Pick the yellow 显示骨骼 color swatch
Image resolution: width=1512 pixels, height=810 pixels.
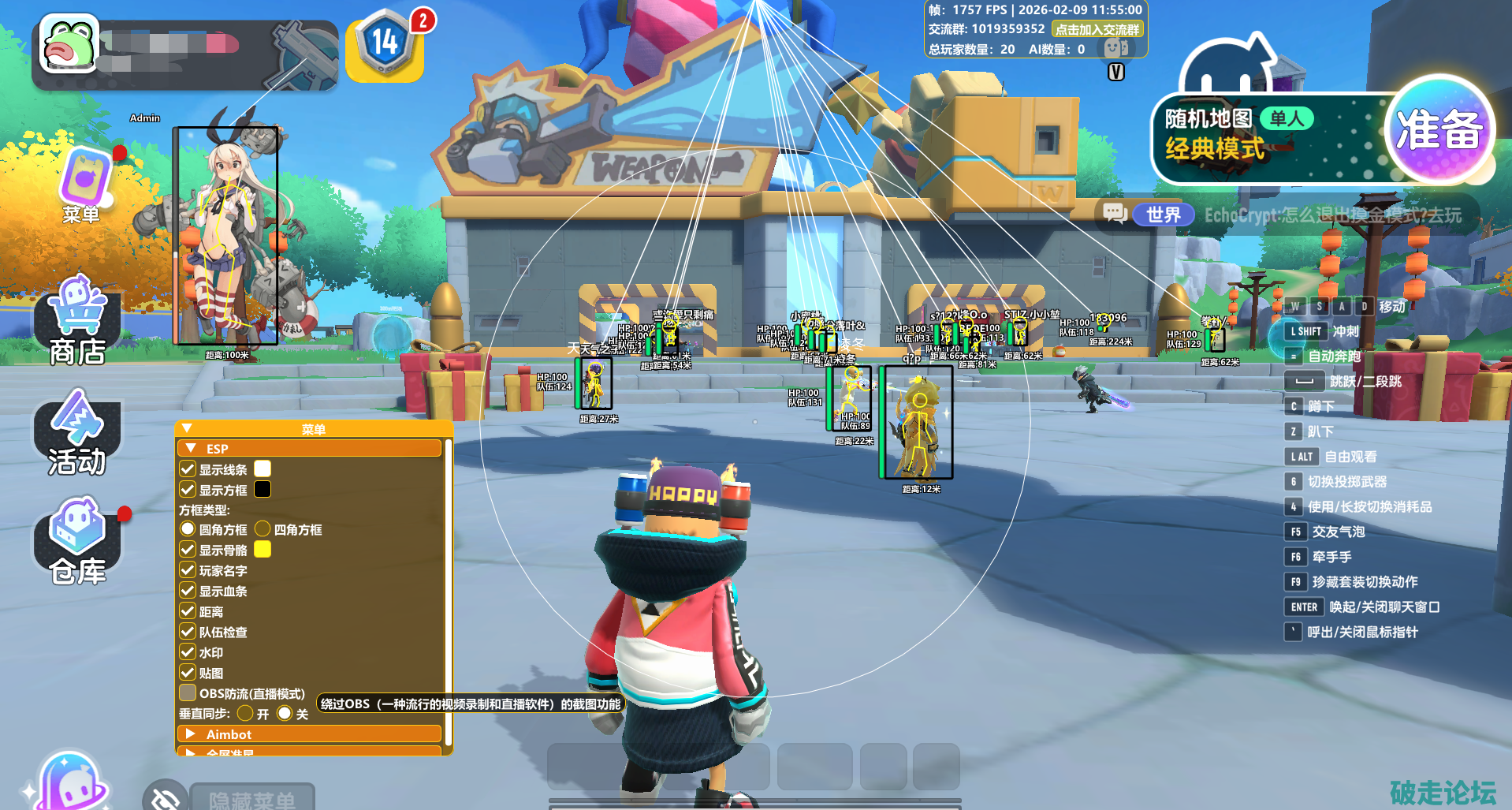point(263,550)
